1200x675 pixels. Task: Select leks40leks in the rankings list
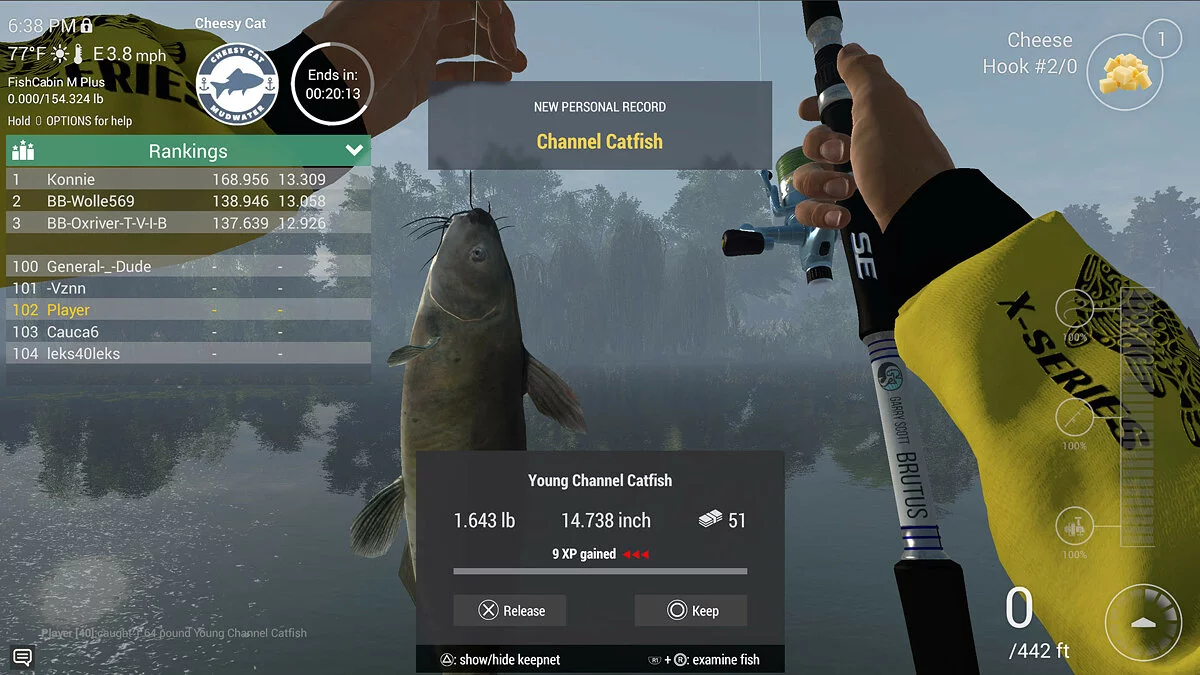point(188,354)
